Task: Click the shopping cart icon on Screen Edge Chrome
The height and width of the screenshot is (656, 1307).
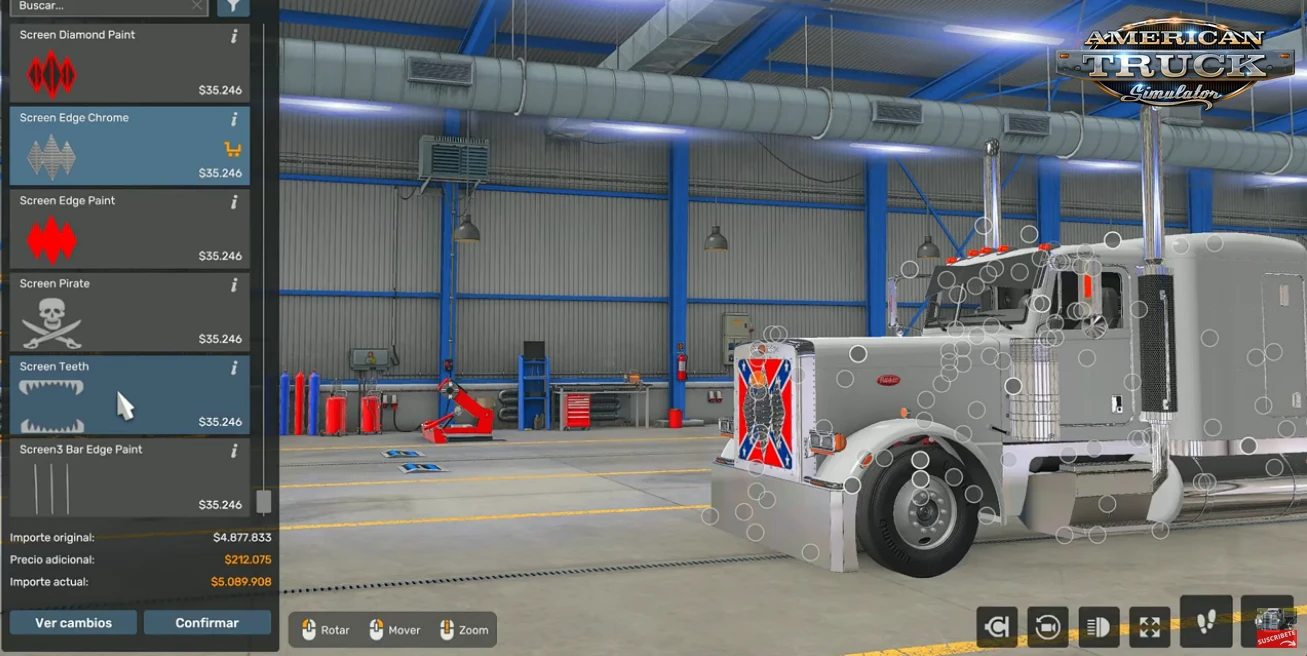Action: 233,150
